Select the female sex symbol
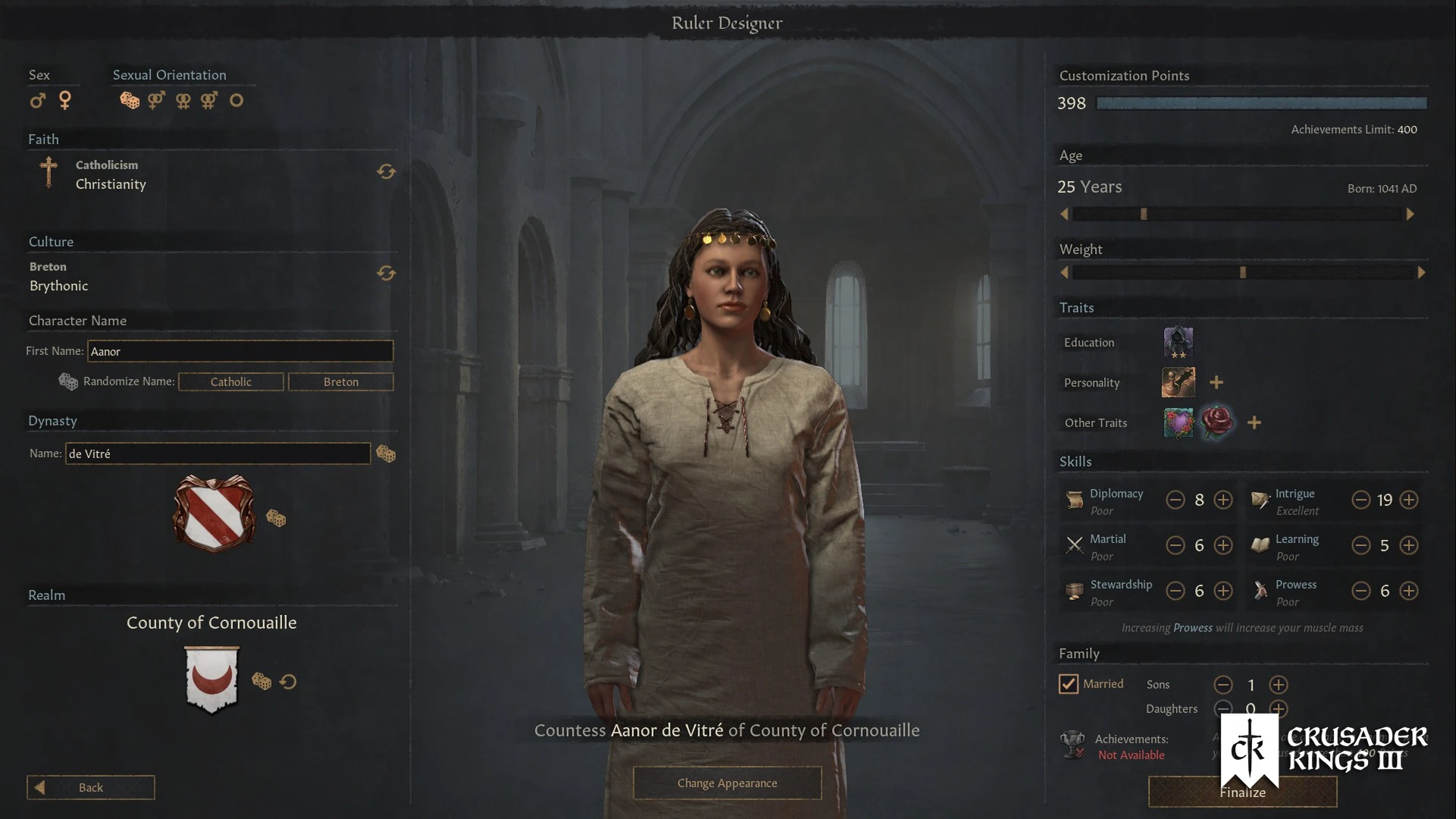The width and height of the screenshot is (1456, 819). [x=65, y=100]
